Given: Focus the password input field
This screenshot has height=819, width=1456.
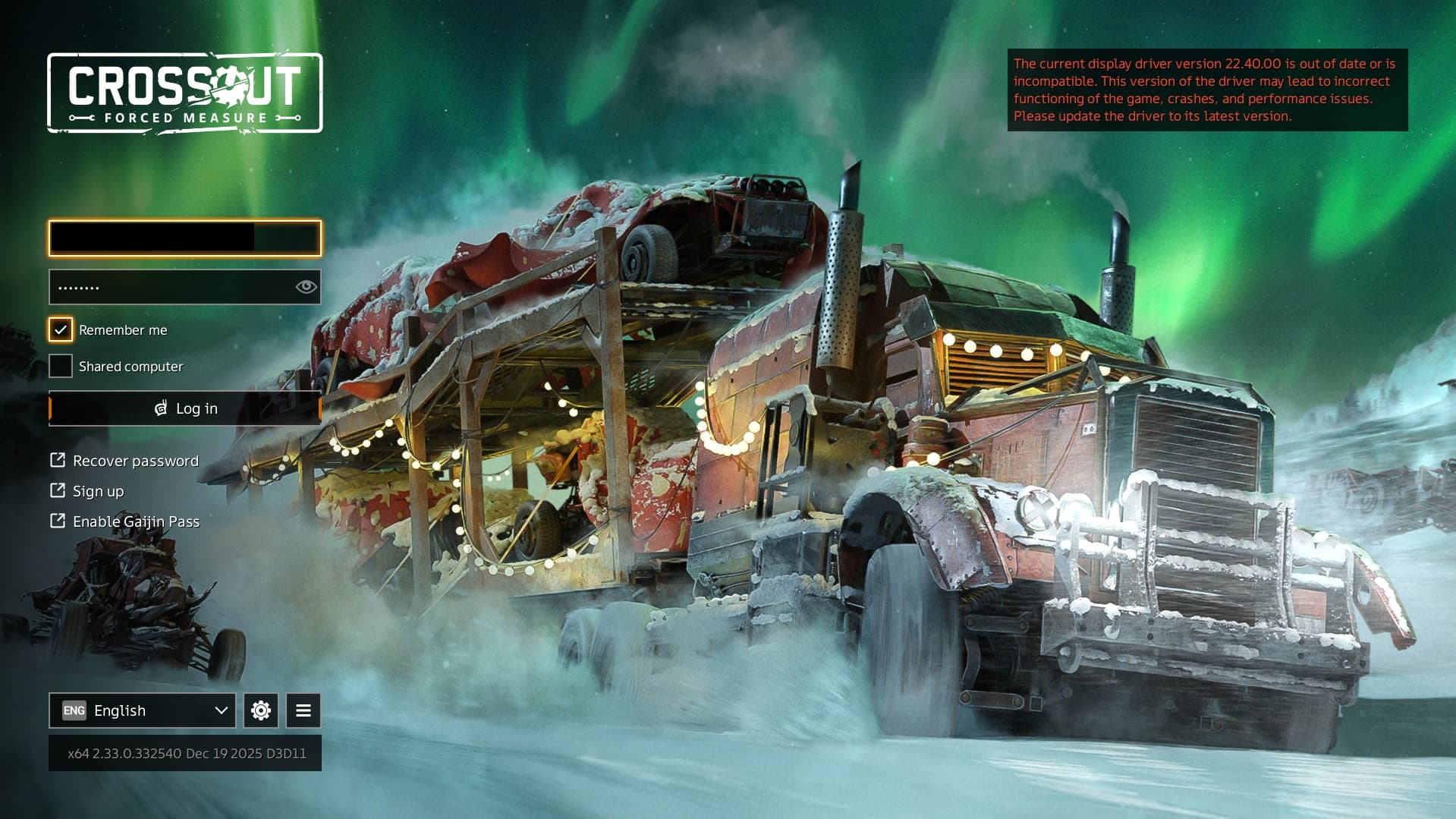Looking at the screenshot, I should 171,287.
